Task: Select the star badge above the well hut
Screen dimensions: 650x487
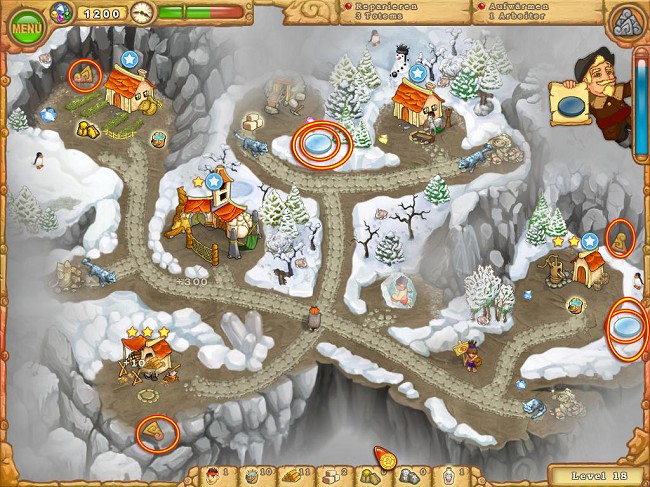Action: tap(590, 240)
